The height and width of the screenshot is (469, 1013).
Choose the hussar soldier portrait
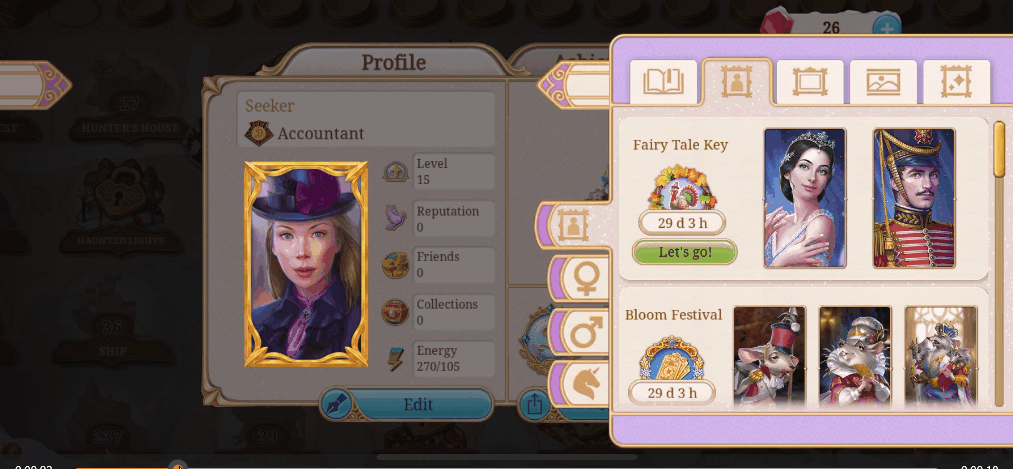914,198
